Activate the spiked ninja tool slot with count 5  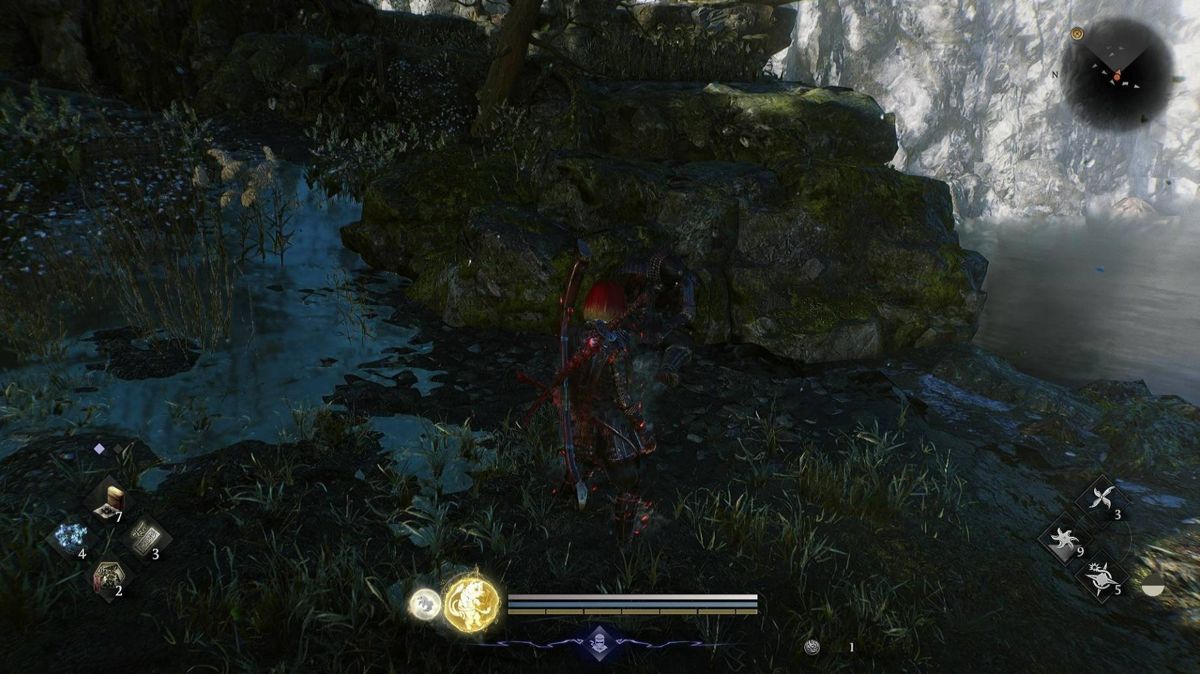(1100, 576)
